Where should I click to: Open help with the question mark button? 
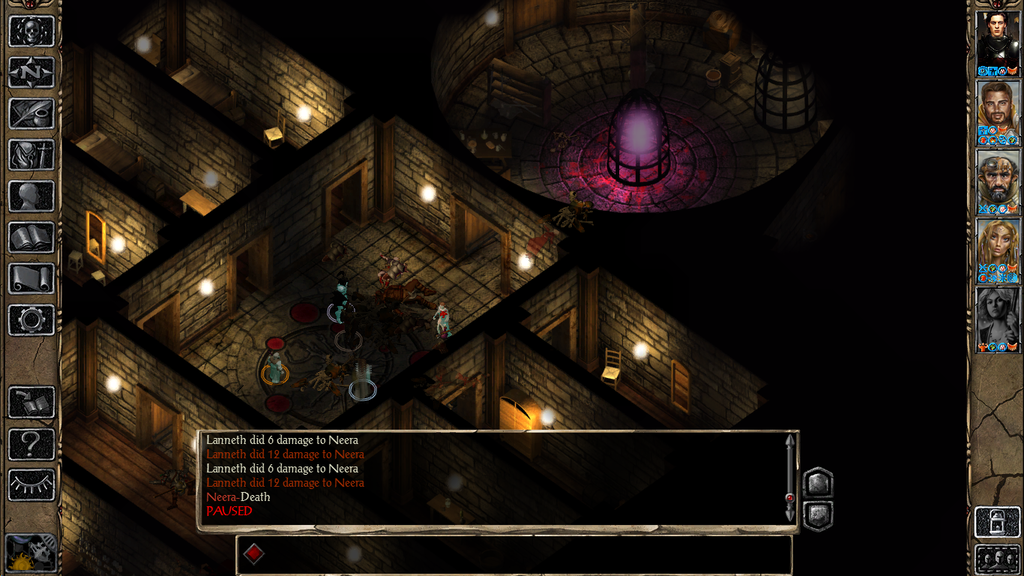[31, 443]
